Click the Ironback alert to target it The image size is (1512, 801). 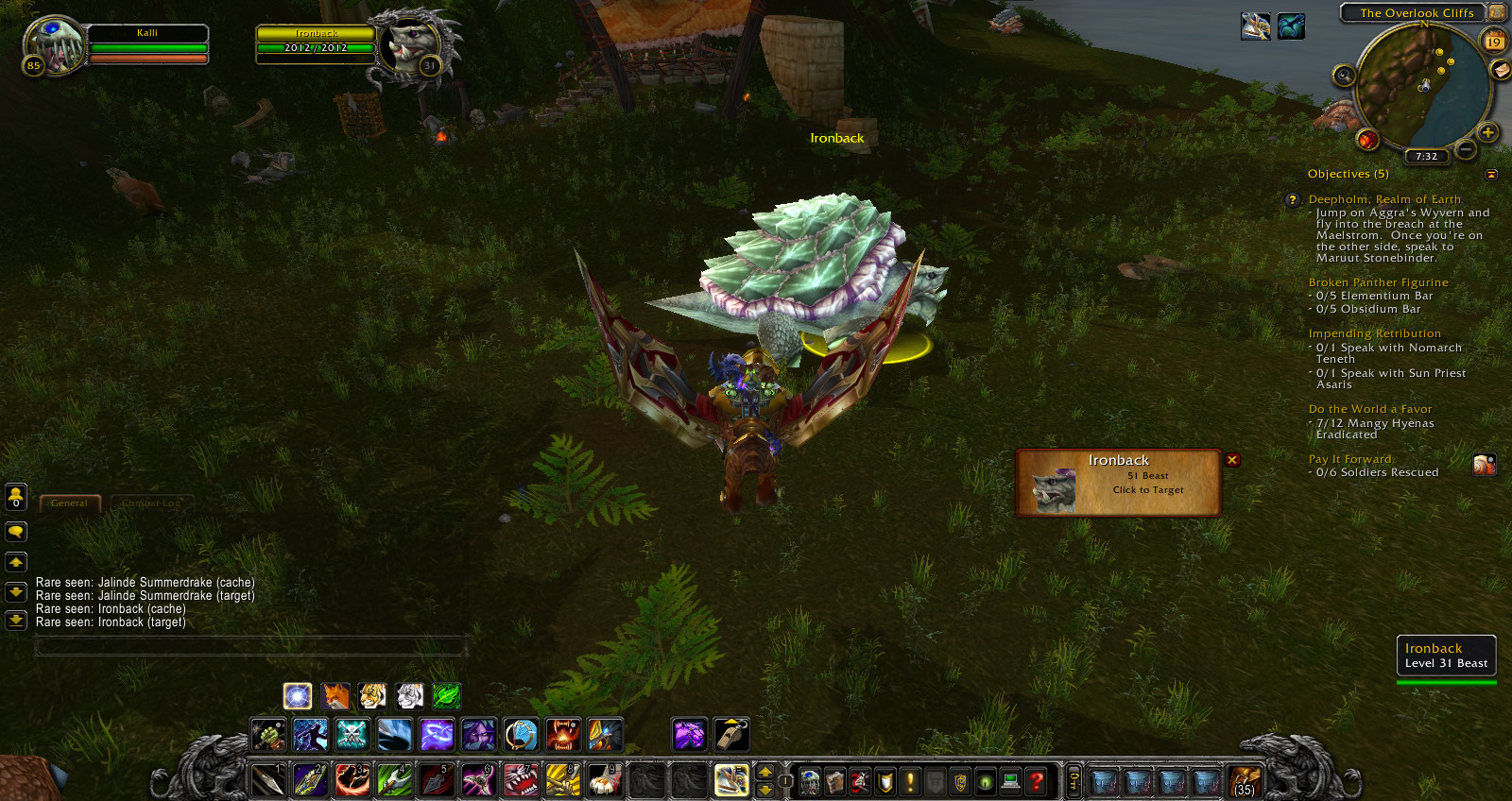(1119, 484)
